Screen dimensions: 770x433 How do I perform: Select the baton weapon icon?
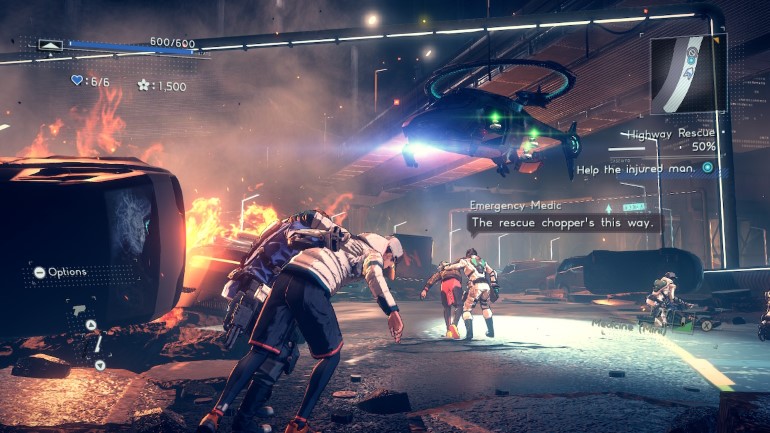click(98, 344)
